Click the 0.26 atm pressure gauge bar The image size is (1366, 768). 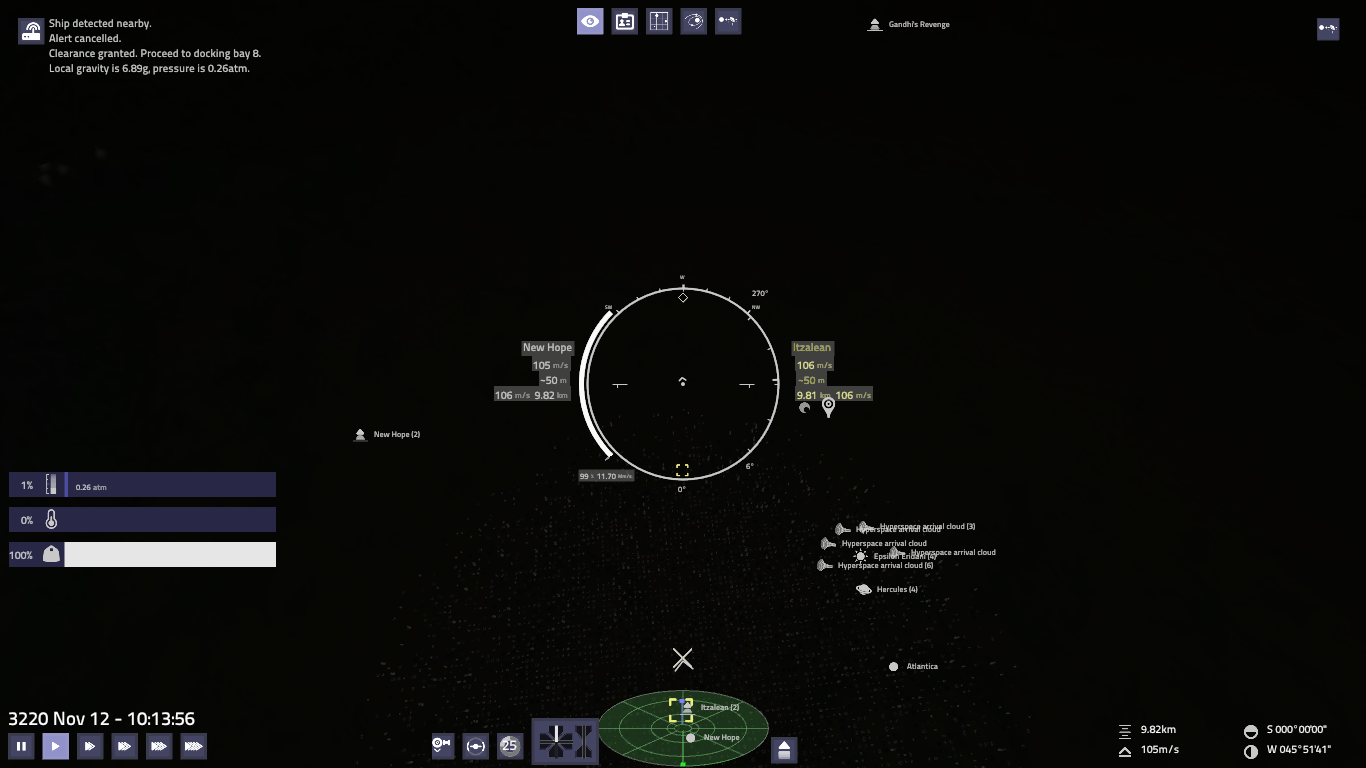click(140, 484)
